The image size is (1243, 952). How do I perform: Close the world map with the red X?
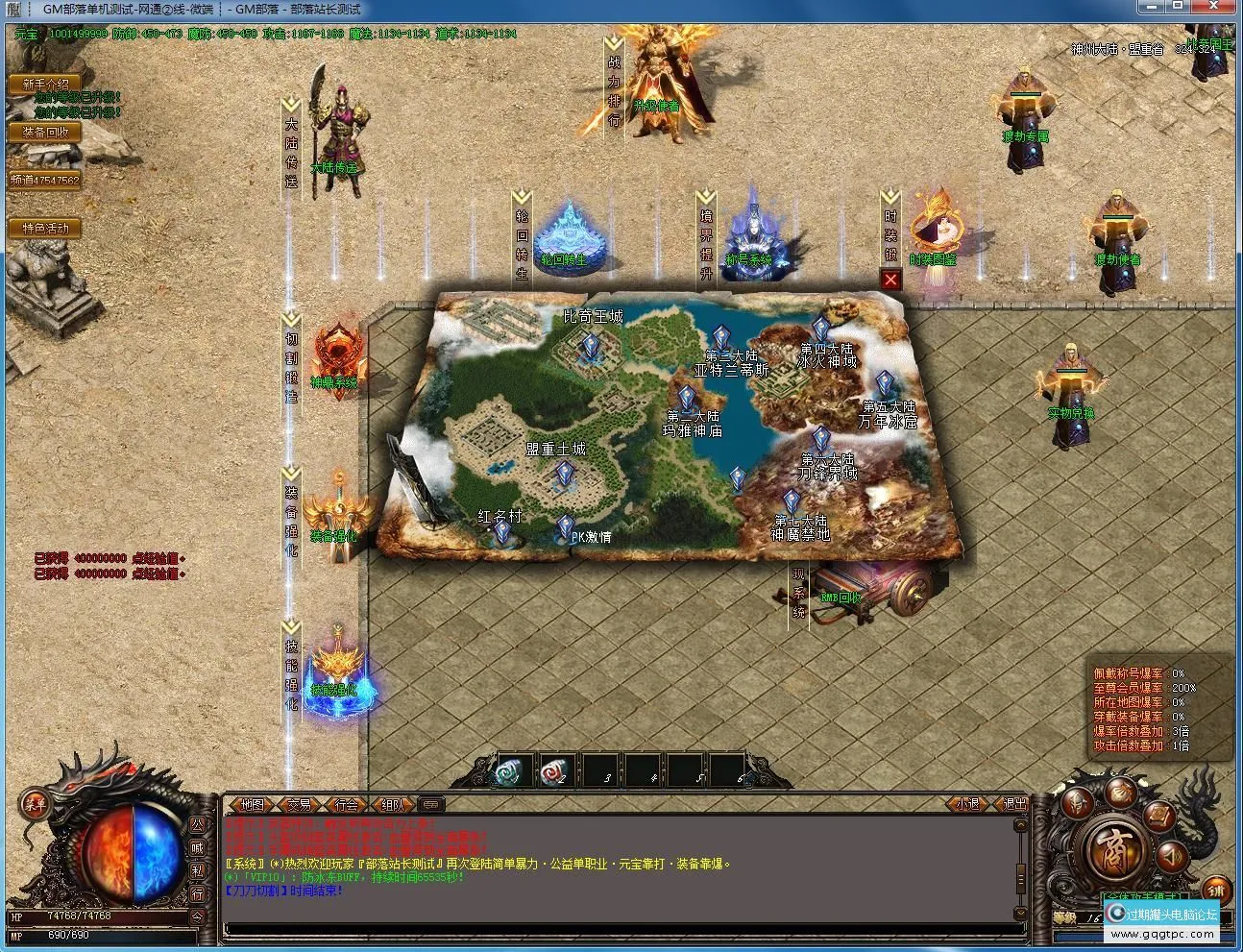tap(890, 280)
